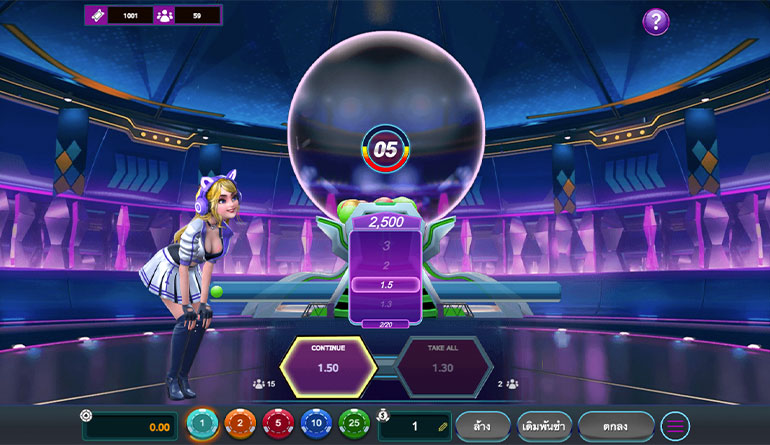Screen dimensions: 770x445
Task: Select the red 5 chip
Action: click(278, 425)
